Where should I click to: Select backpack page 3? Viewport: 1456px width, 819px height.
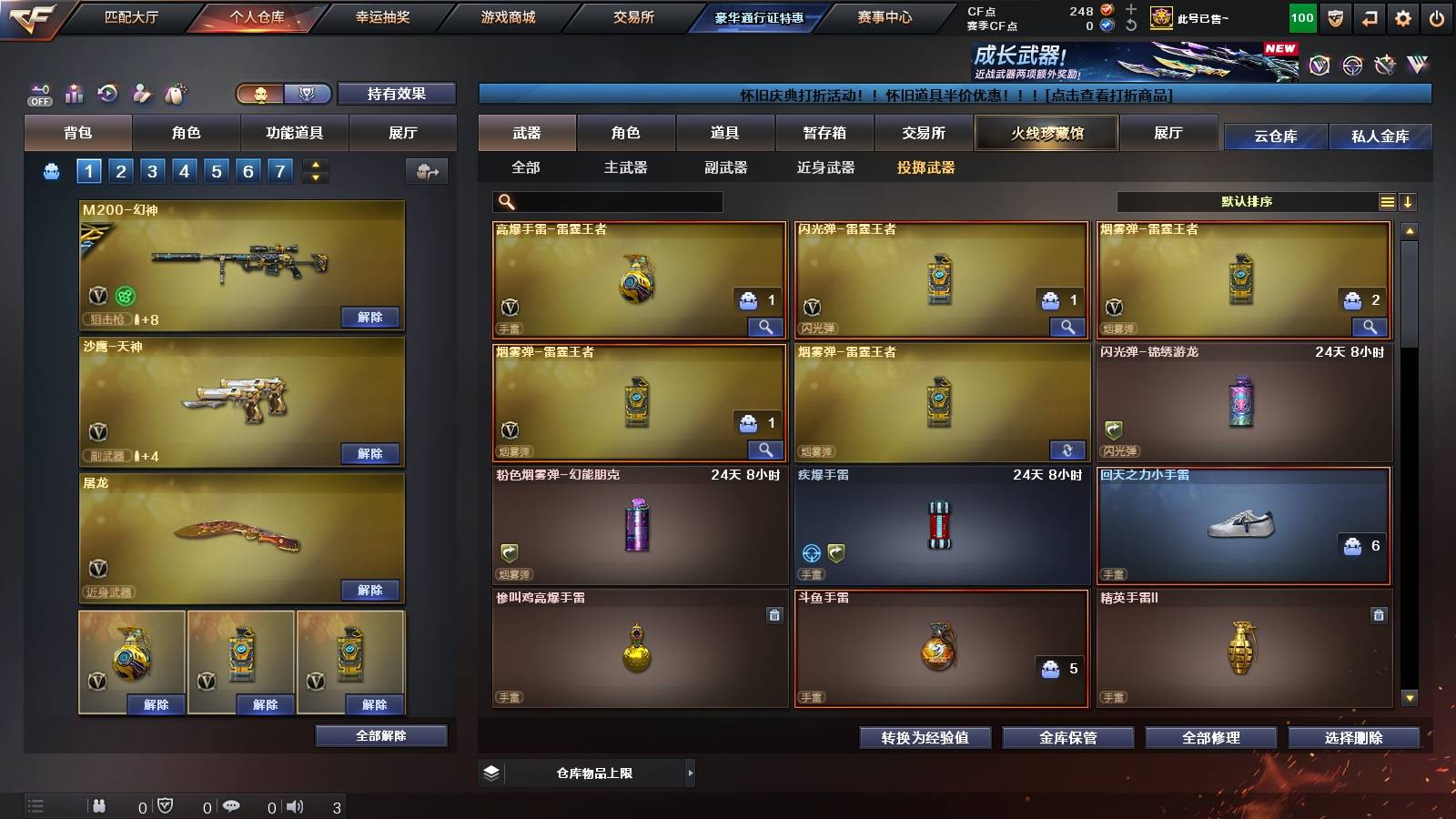pyautogui.click(x=151, y=169)
